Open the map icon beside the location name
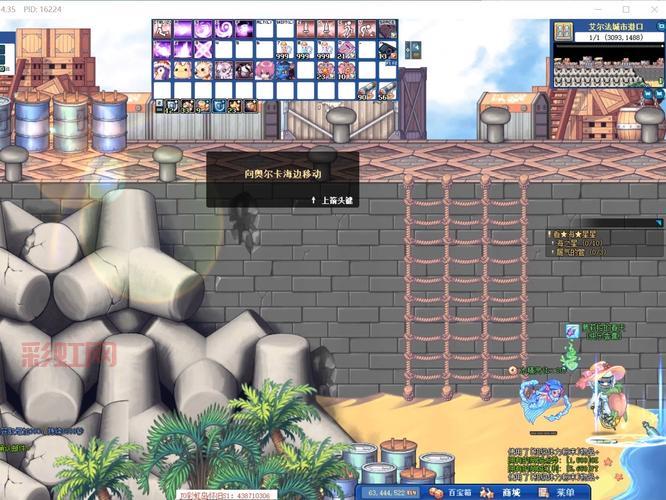 562,29
